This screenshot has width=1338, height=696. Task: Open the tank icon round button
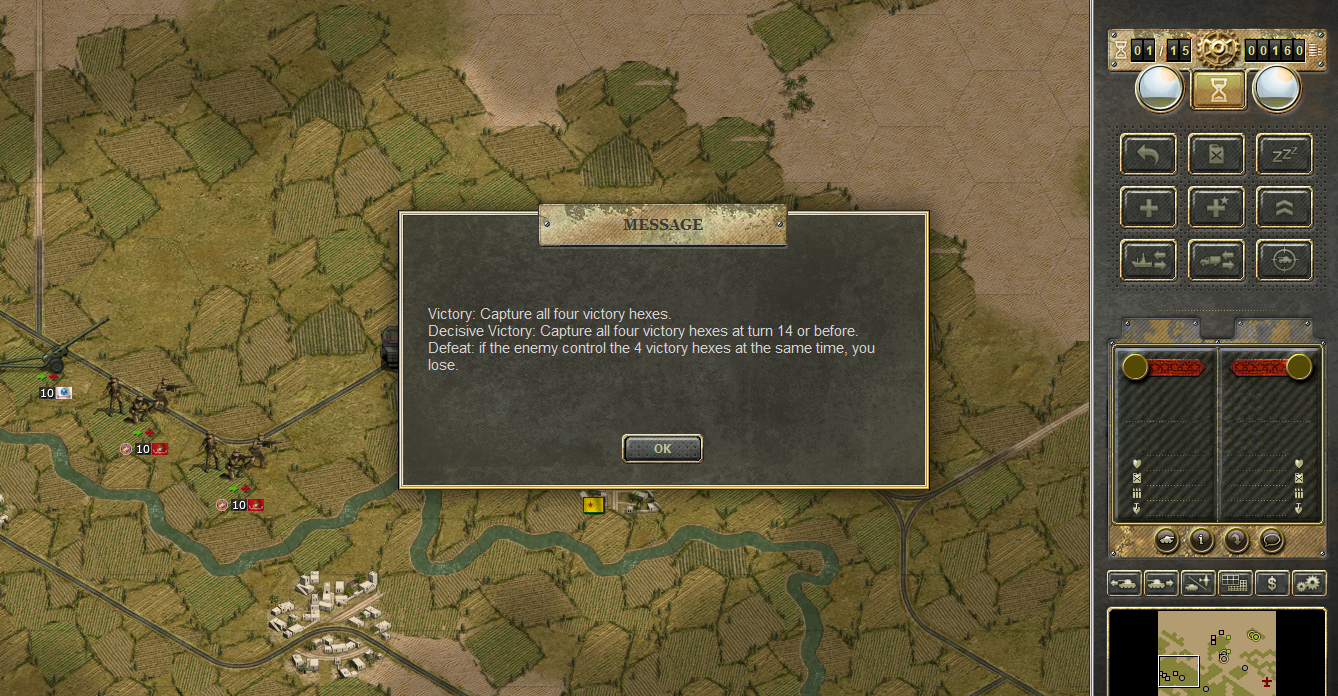coord(1166,540)
